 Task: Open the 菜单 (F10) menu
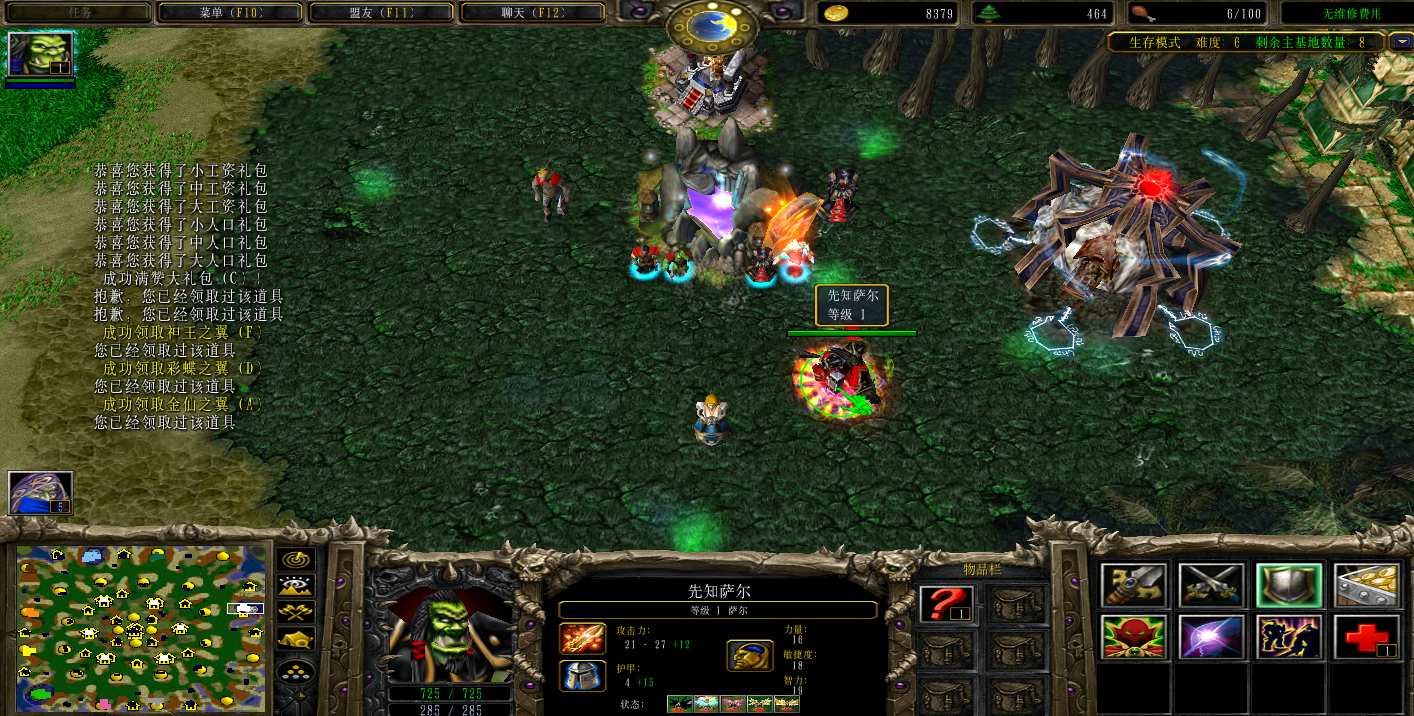pyautogui.click(x=228, y=13)
